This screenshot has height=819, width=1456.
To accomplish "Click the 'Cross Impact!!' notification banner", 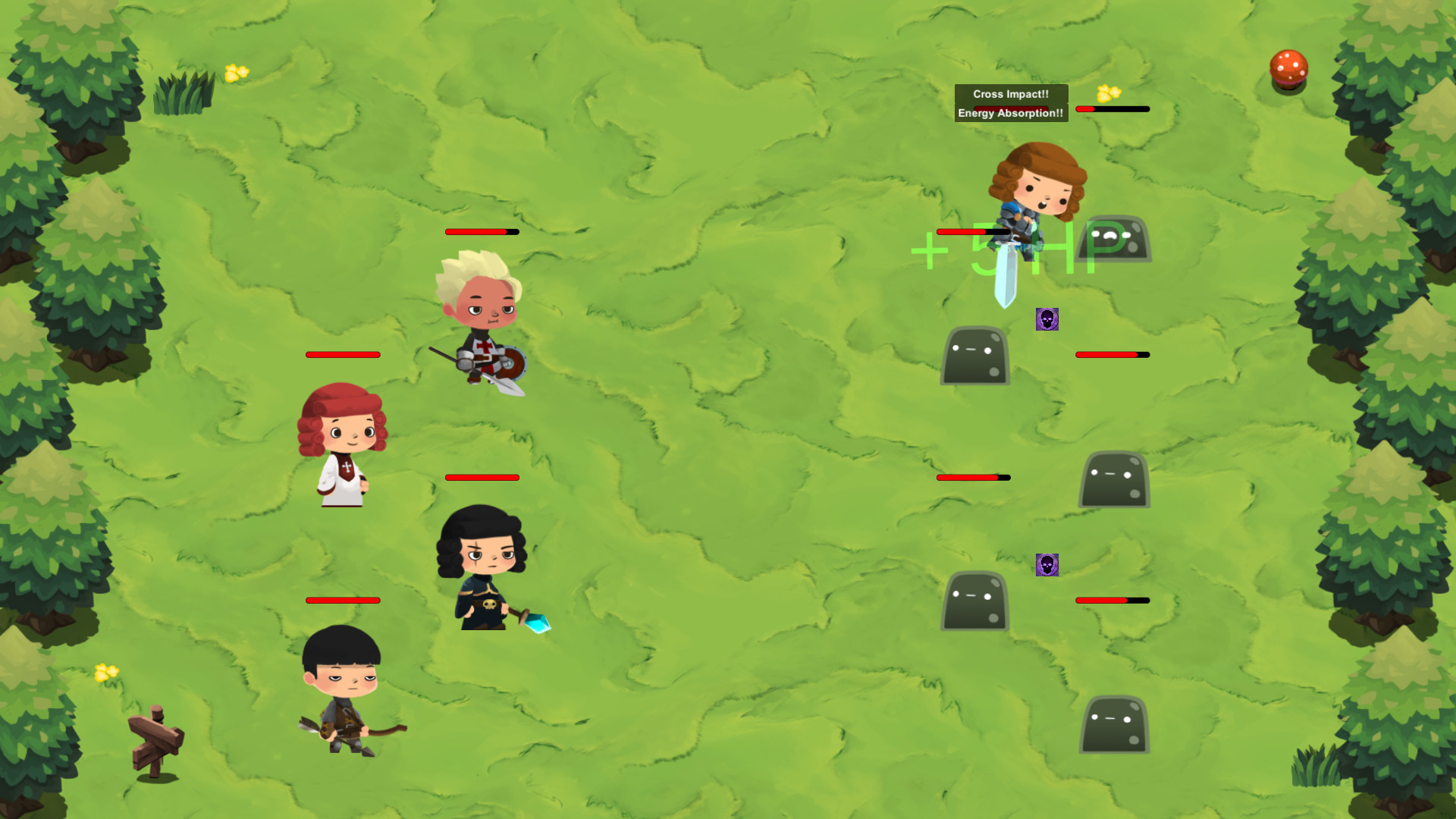I will coord(1011,94).
